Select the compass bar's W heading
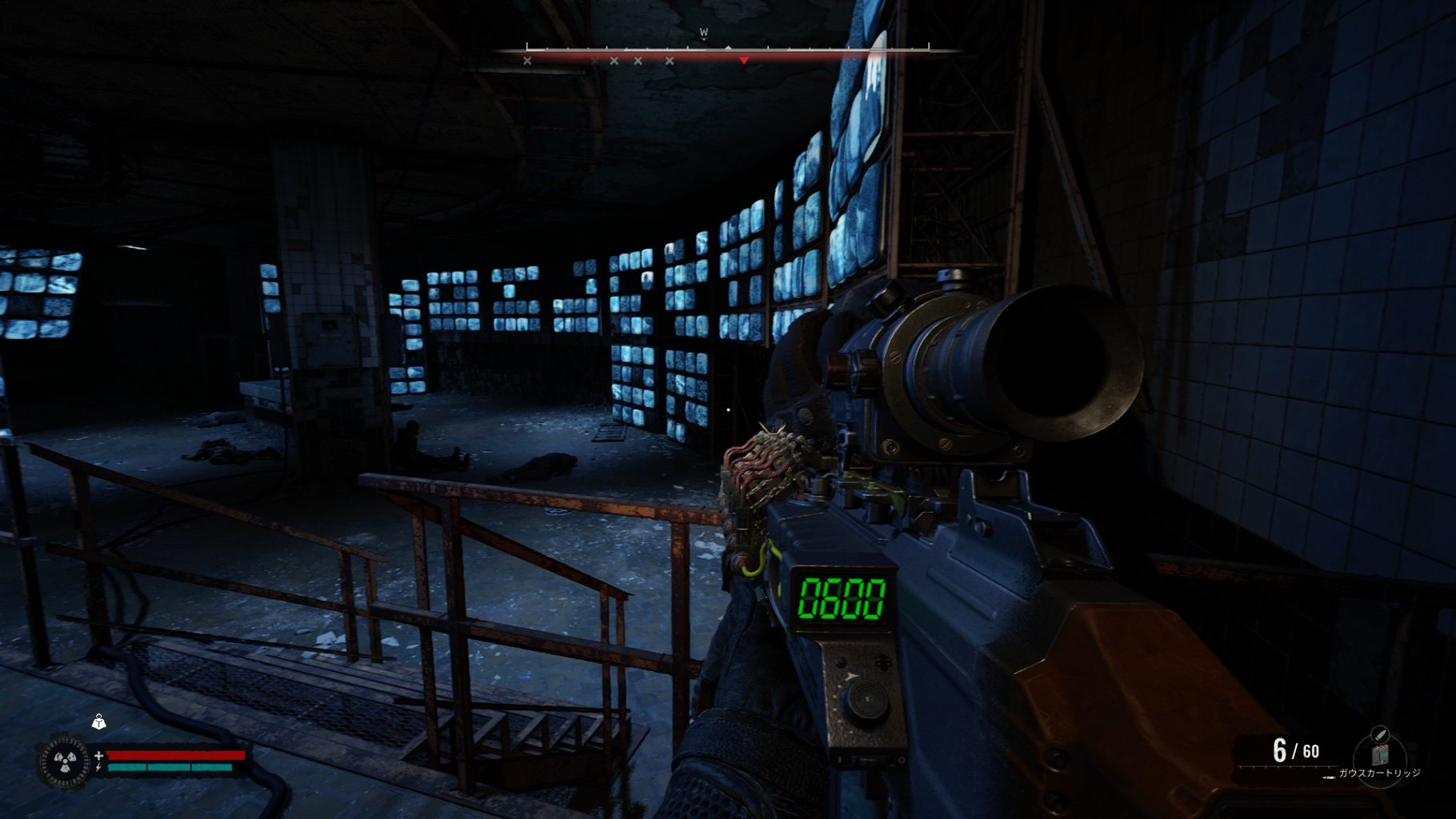The width and height of the screenshot is (1456, 819). (x=704, y=33)
